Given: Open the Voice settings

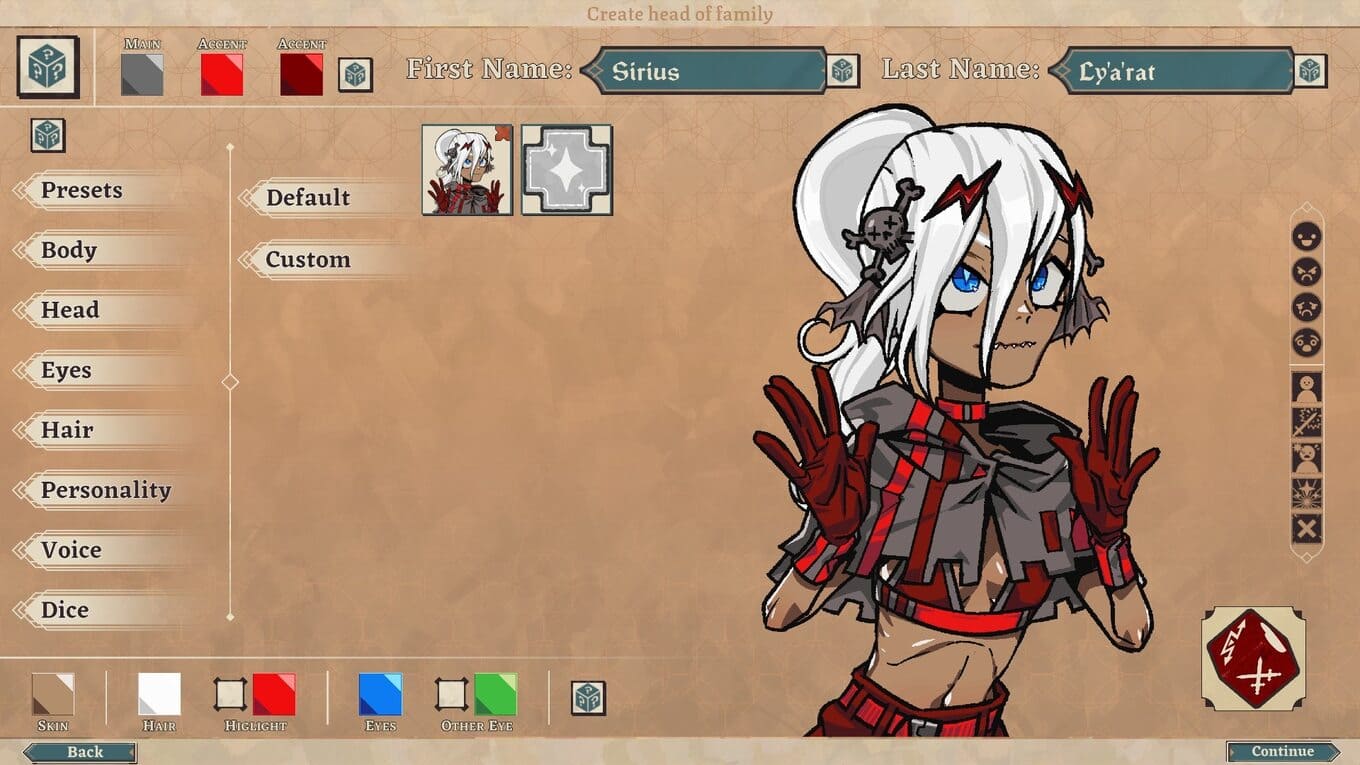Looking at the screenshot, I should tap(71, 550).
